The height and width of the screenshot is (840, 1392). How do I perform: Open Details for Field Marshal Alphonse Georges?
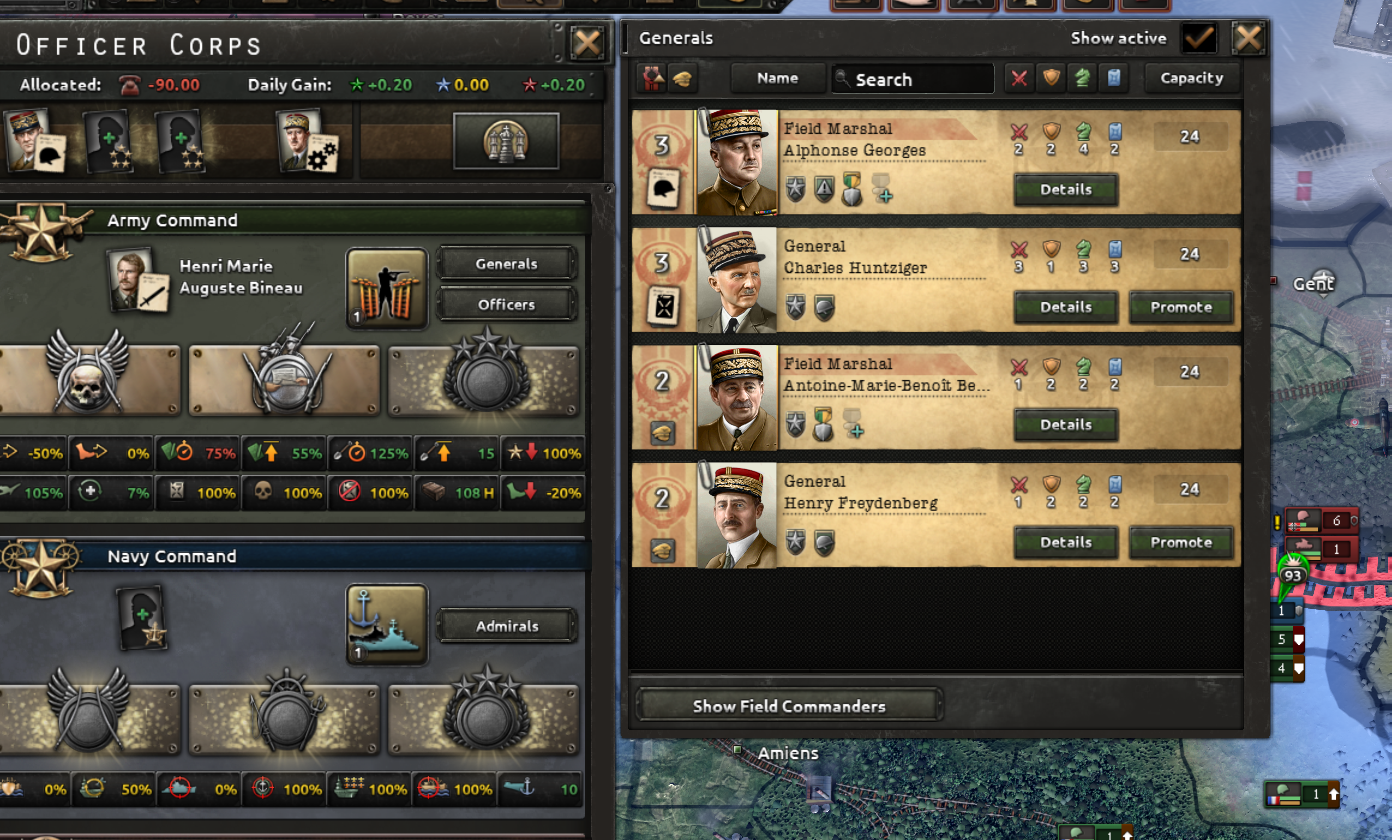1065,190
